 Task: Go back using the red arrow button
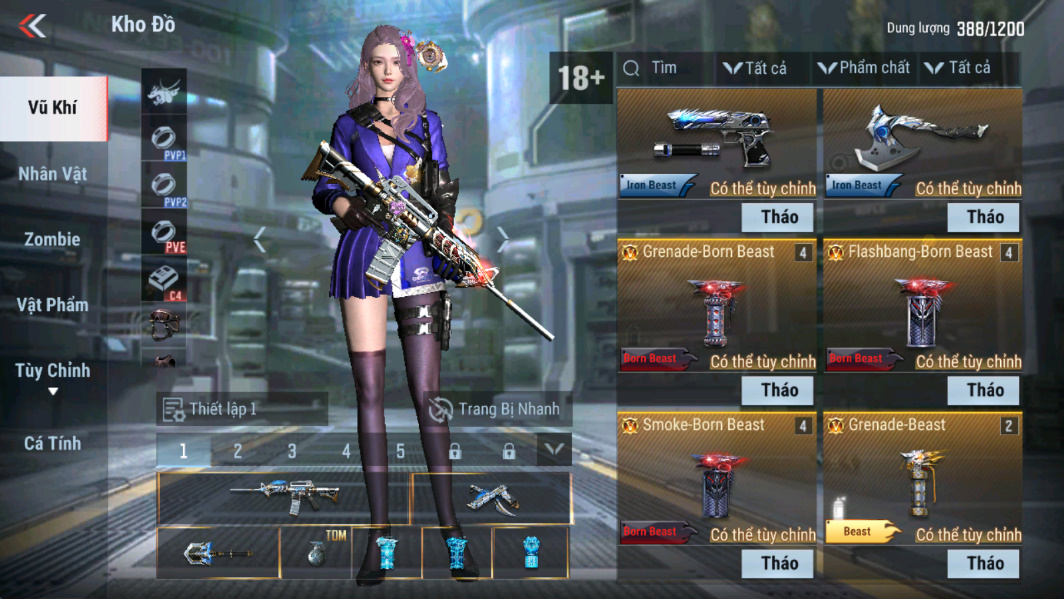coord(33,25)
